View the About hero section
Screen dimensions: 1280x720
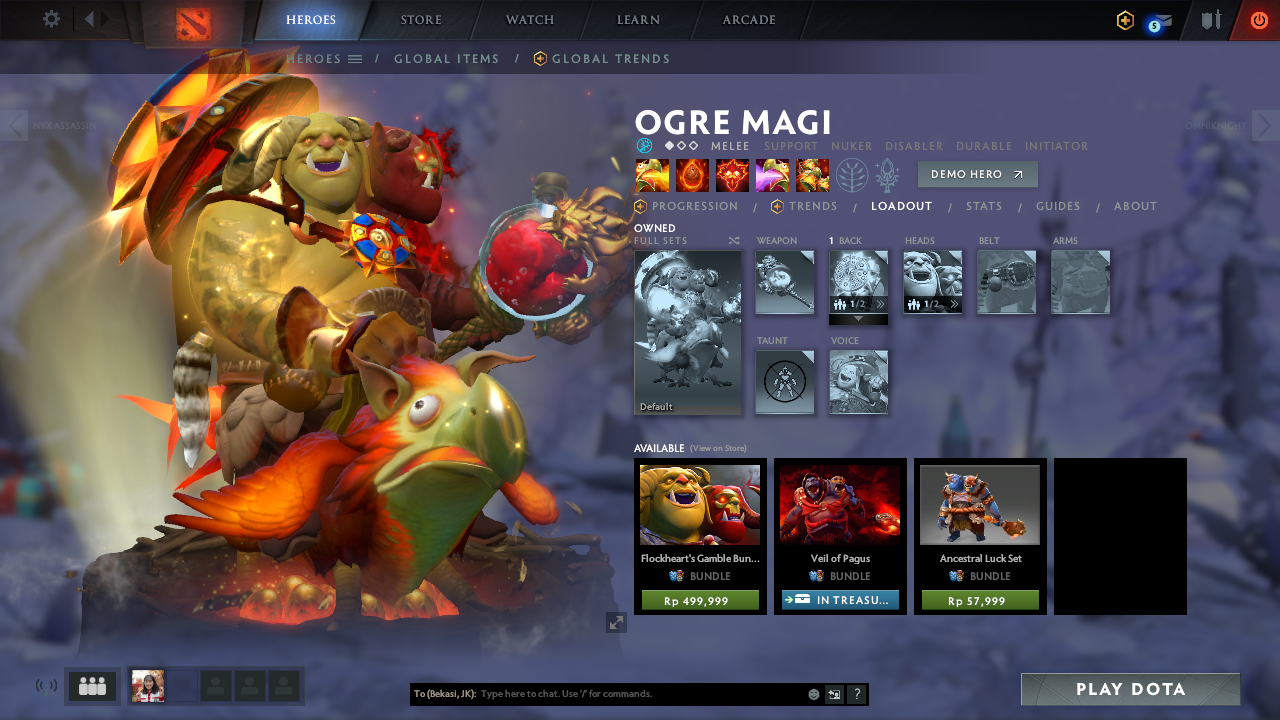pos(1135,207)
